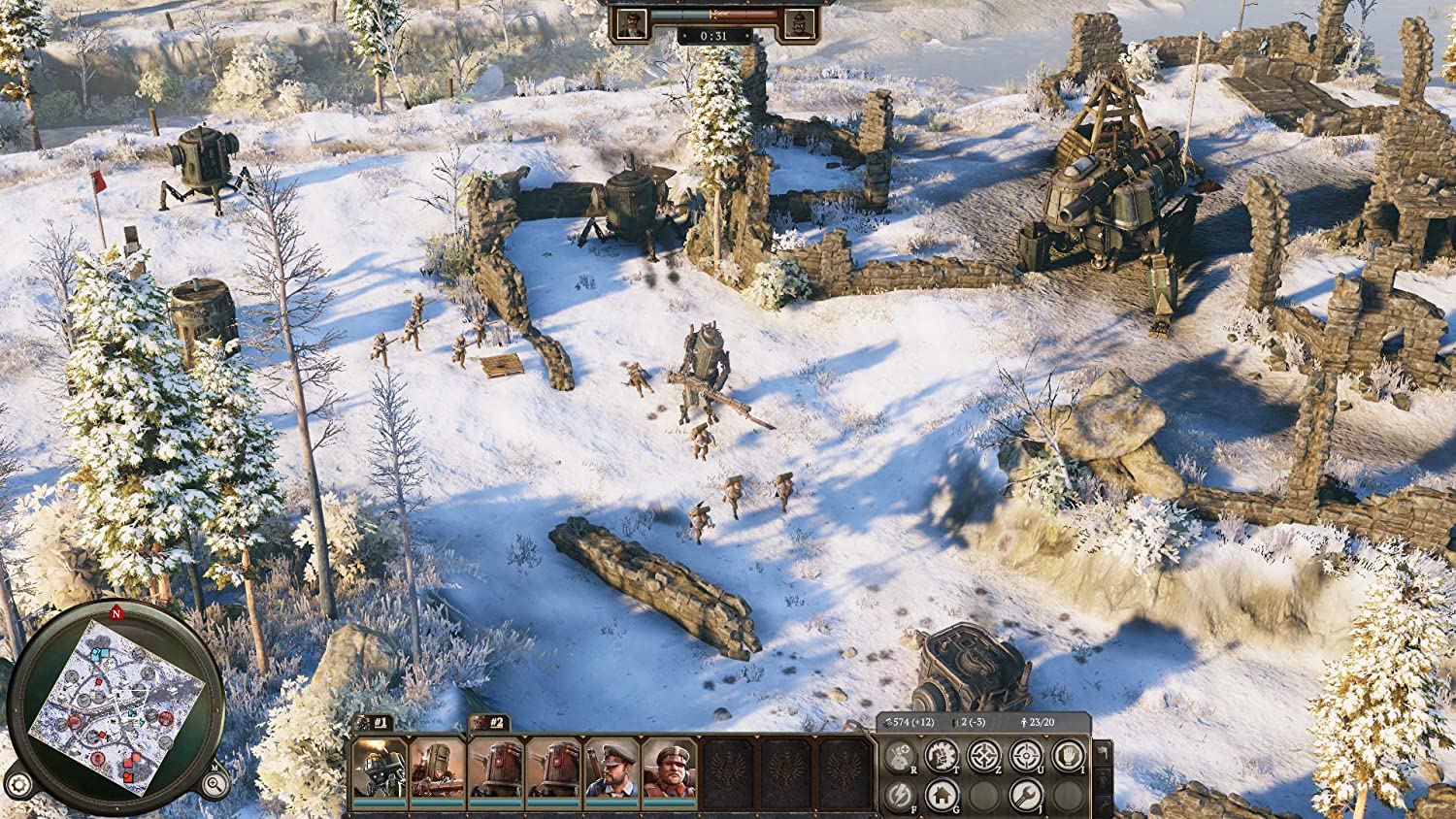
Task: Select the bearded officer's portrait
Action: (612, 771)
